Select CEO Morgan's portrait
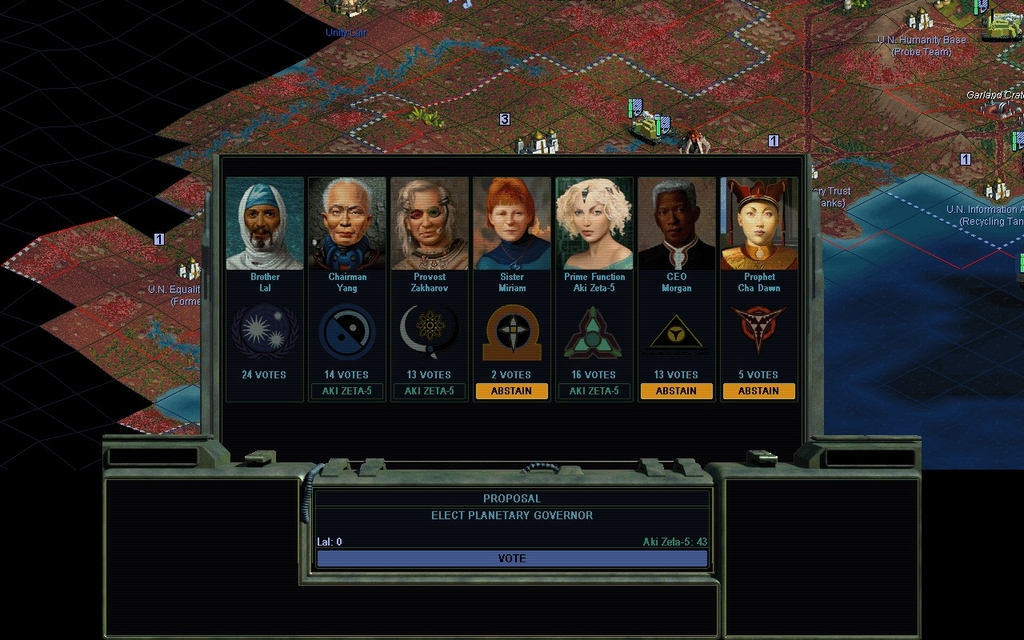The width and height of the screenshot is (1024, 640). (x=676, y=225)
